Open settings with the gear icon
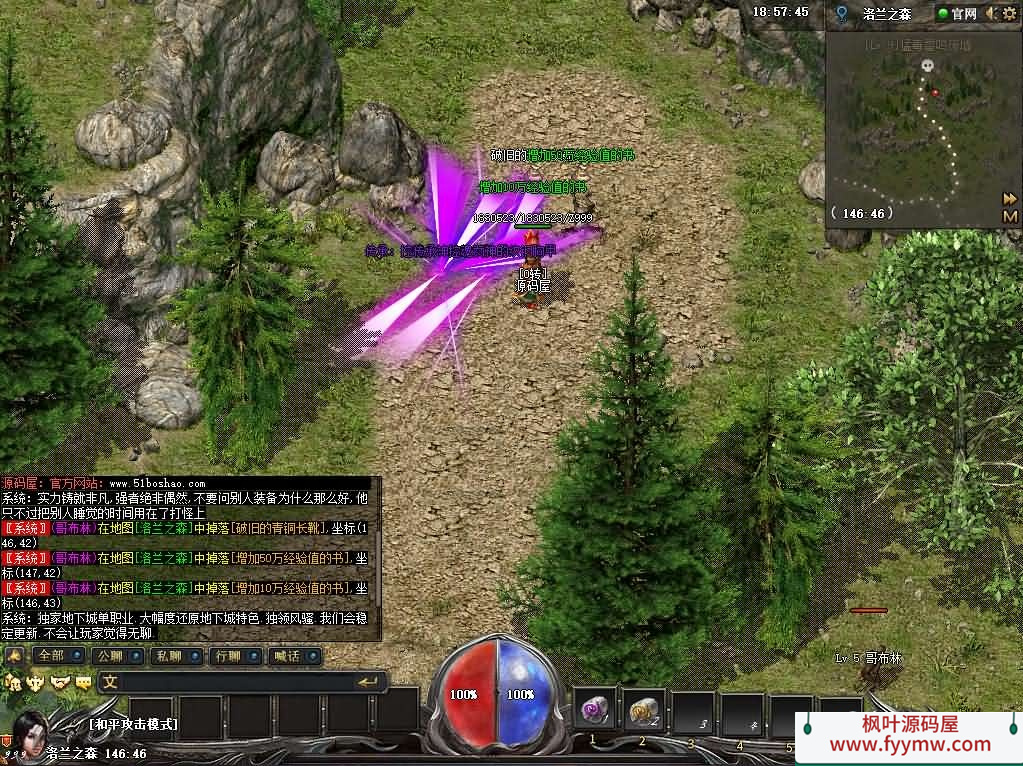The width and height of the screenshot is (1023, 766). 1009,13
